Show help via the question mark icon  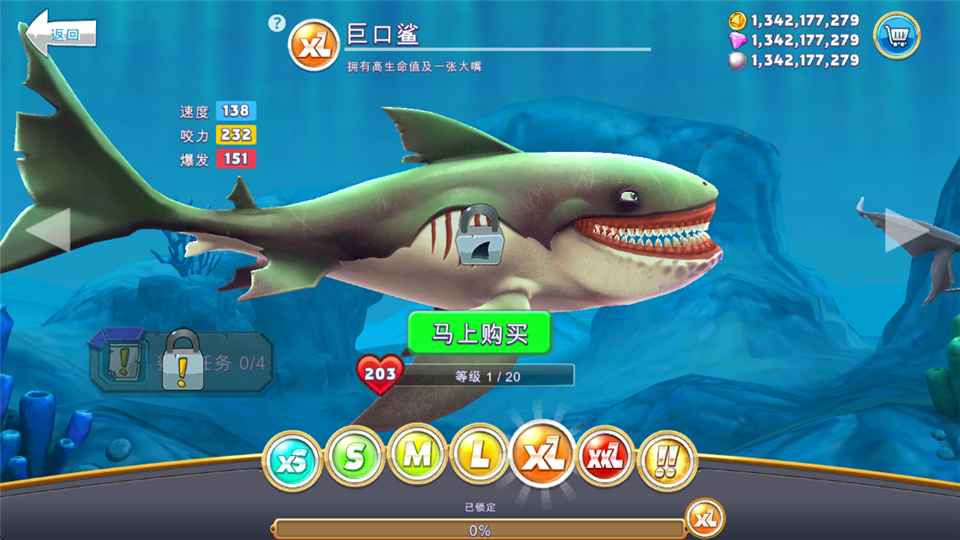tap(277, 23)
